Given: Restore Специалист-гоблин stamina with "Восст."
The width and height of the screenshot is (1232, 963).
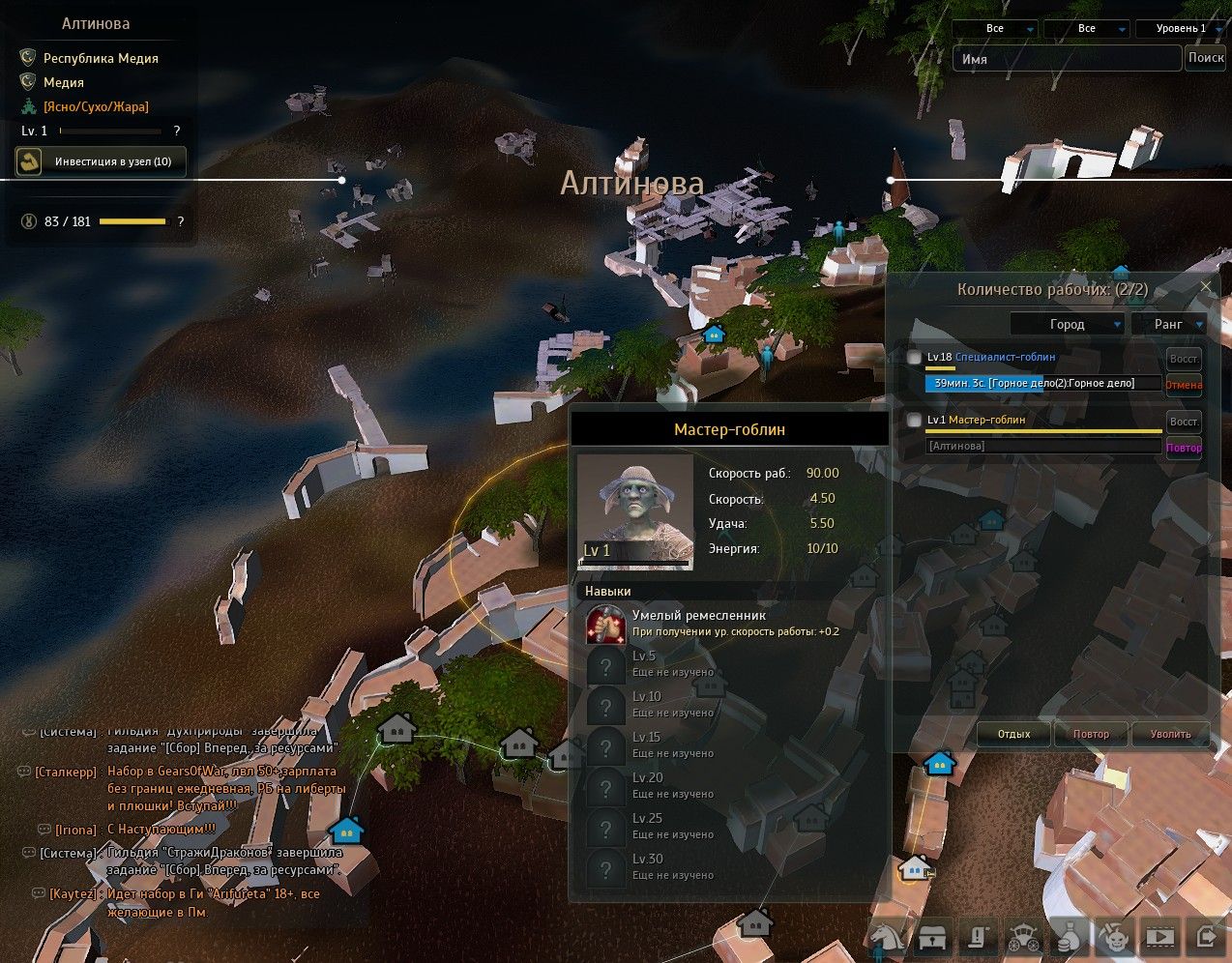Looking at the screenshot, I should pos(1184,359).
